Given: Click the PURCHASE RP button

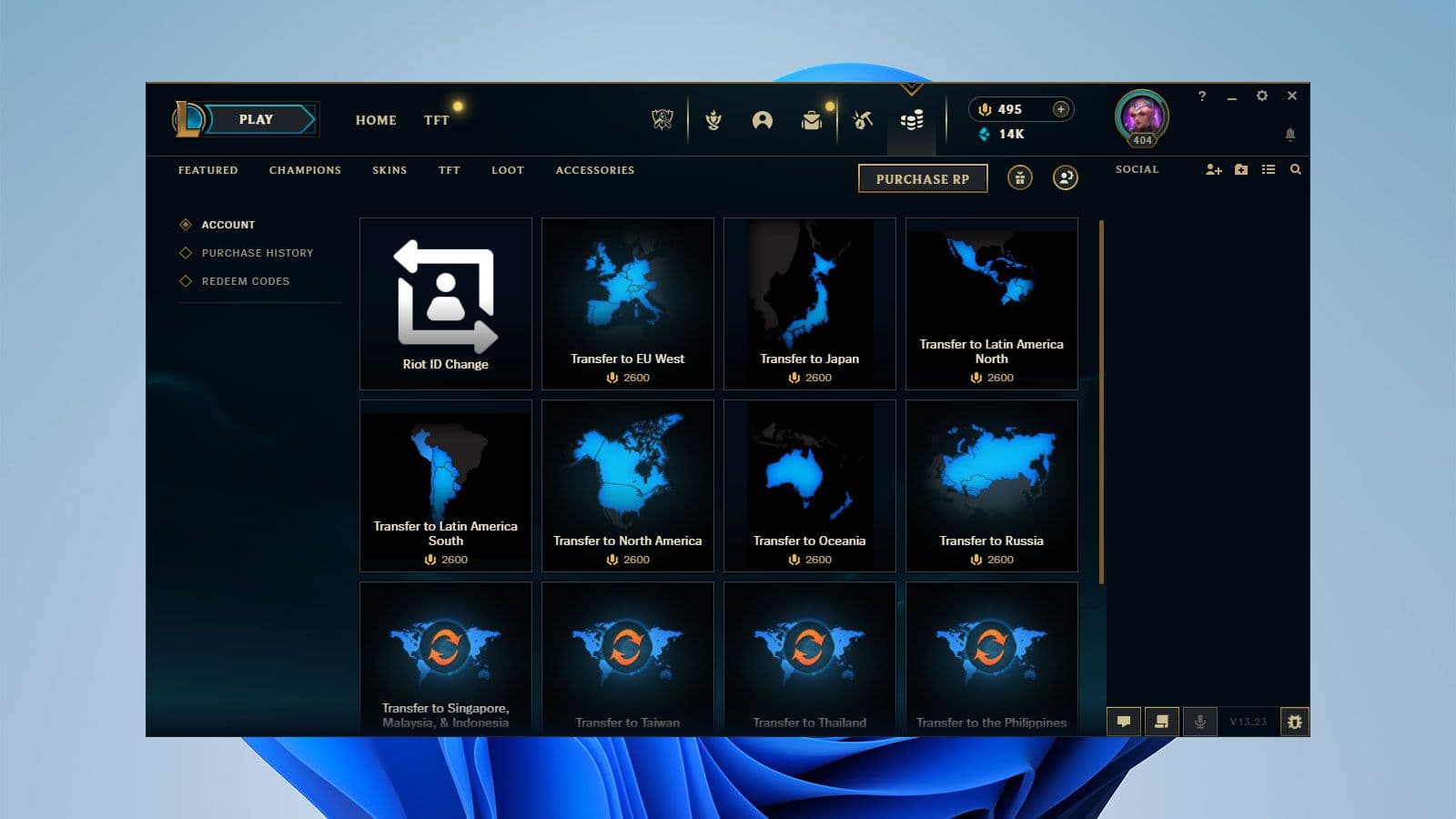Looking at the screenshot, I should [922, 178].
